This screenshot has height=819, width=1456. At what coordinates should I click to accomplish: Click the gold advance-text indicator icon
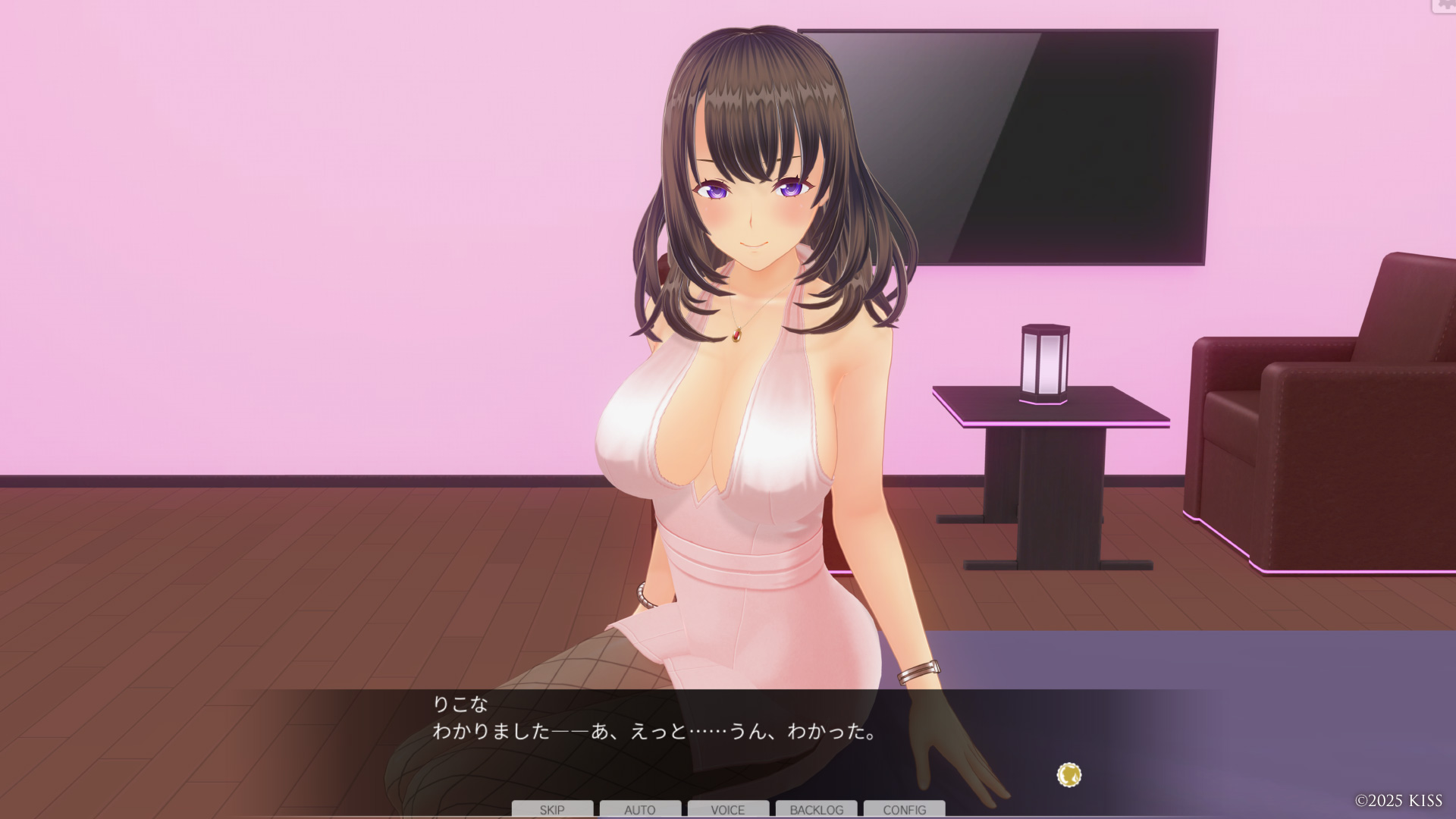[x=1069, y=775]
